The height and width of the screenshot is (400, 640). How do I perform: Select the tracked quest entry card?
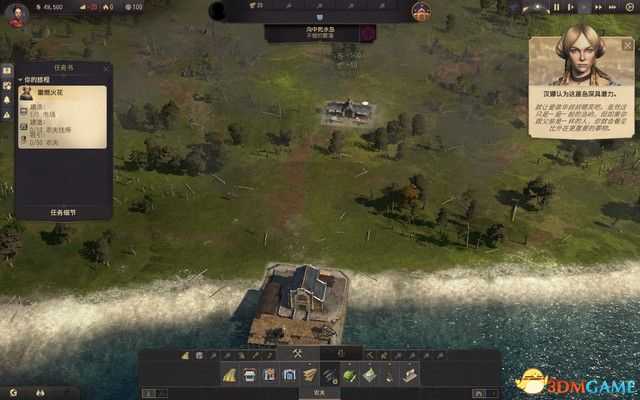coord(62,116)
